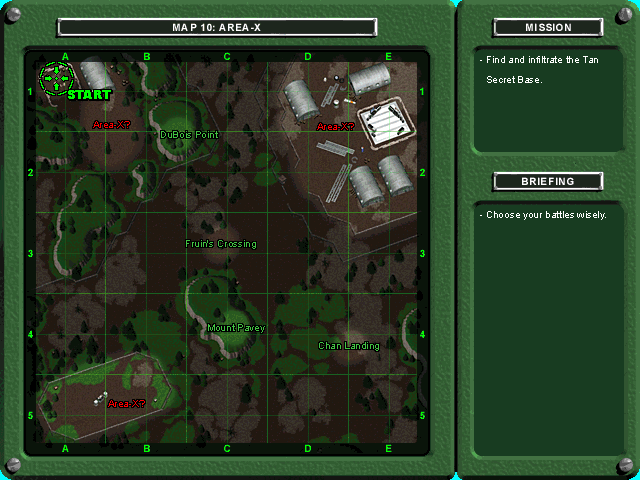This screenshot has height=480, width=640.
Task: Select the Area-X? marker beside DuBois Point
Action: 111,125
